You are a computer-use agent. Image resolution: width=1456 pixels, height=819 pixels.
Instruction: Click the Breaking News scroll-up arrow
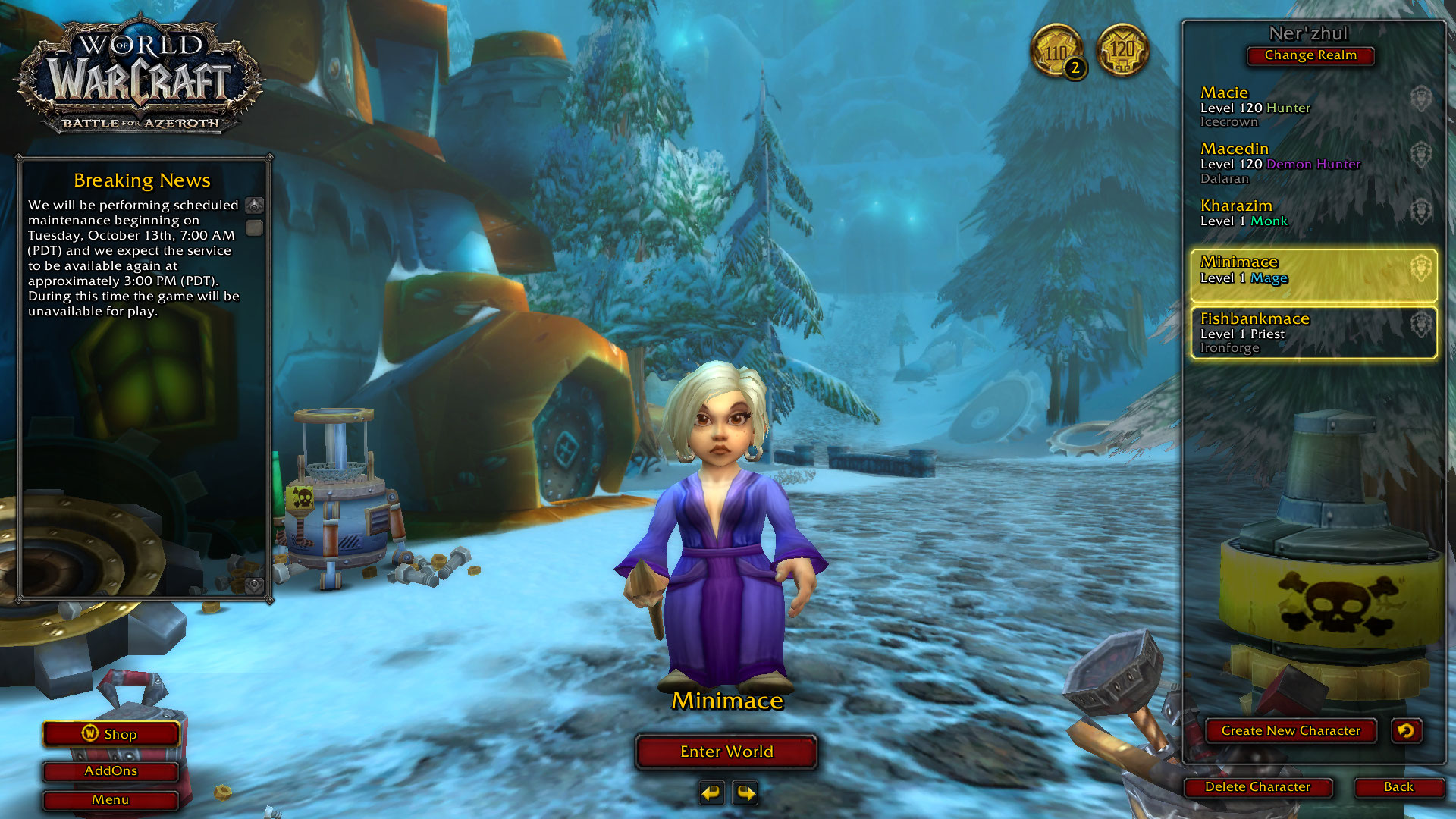(x=255, y=206)
